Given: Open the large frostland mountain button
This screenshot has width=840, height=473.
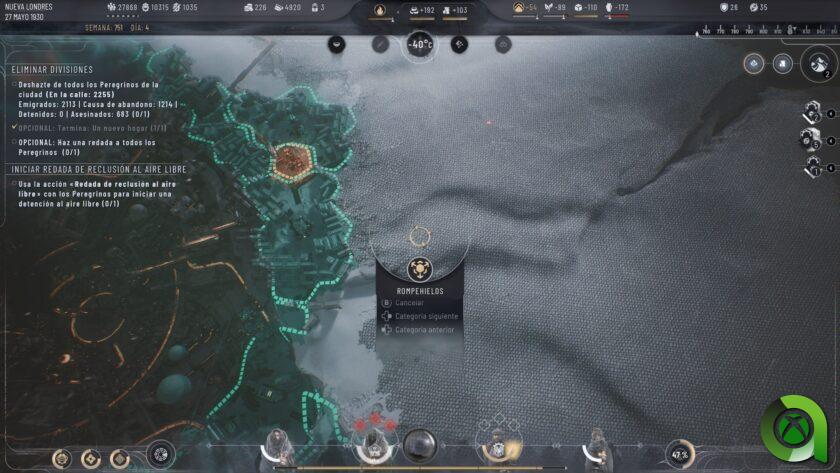Looking at the screenshot, I should [820, 65].
